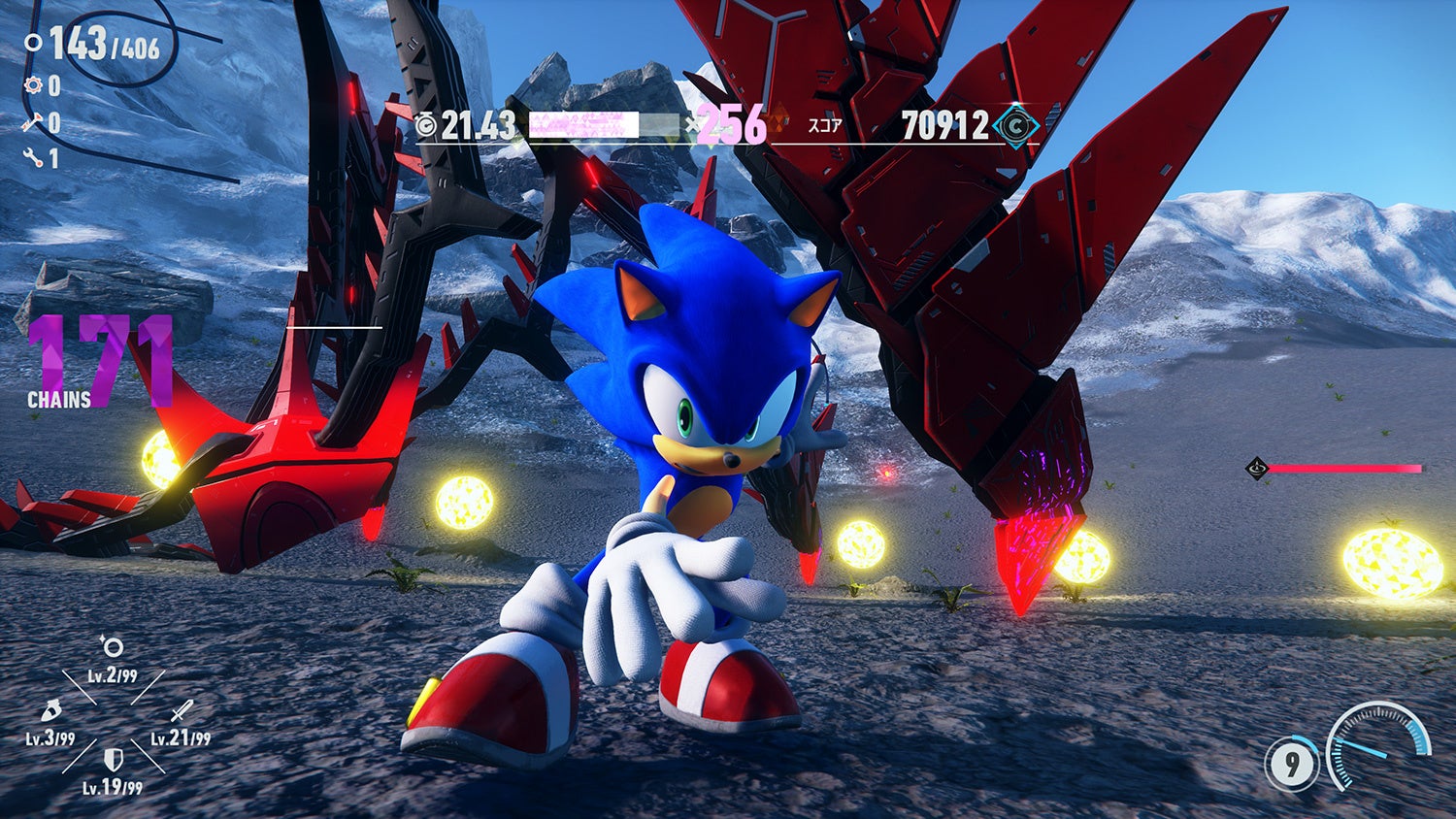Click the ring capacity level icon
The width and height of the screenshot is (1456, 819).
pos(112,647)
